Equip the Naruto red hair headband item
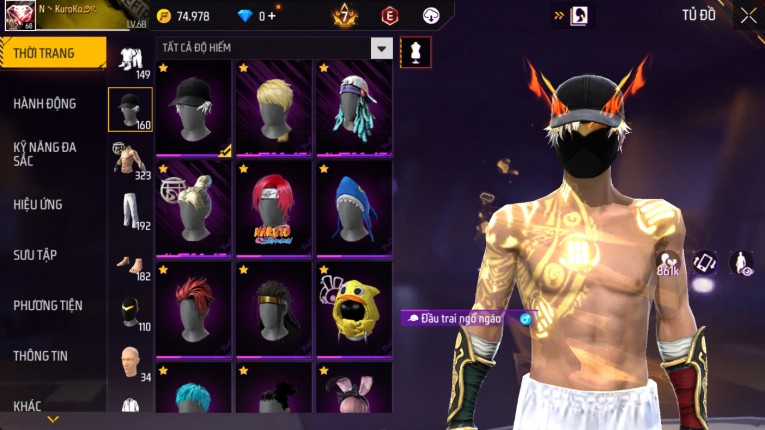The height and width of the screenshot is (430, 765). (274, 205)
